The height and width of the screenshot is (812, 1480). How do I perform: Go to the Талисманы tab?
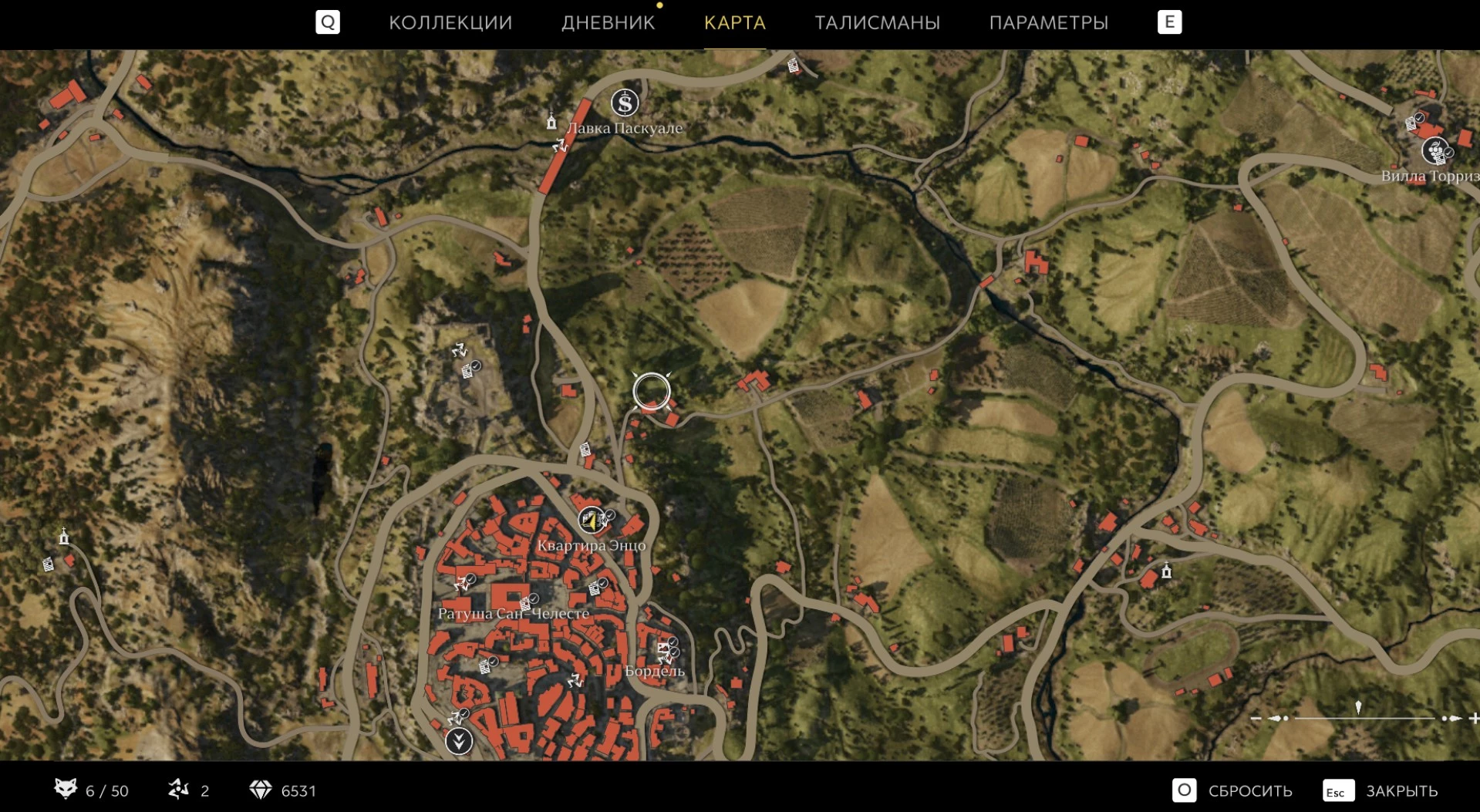pos(877,22)
